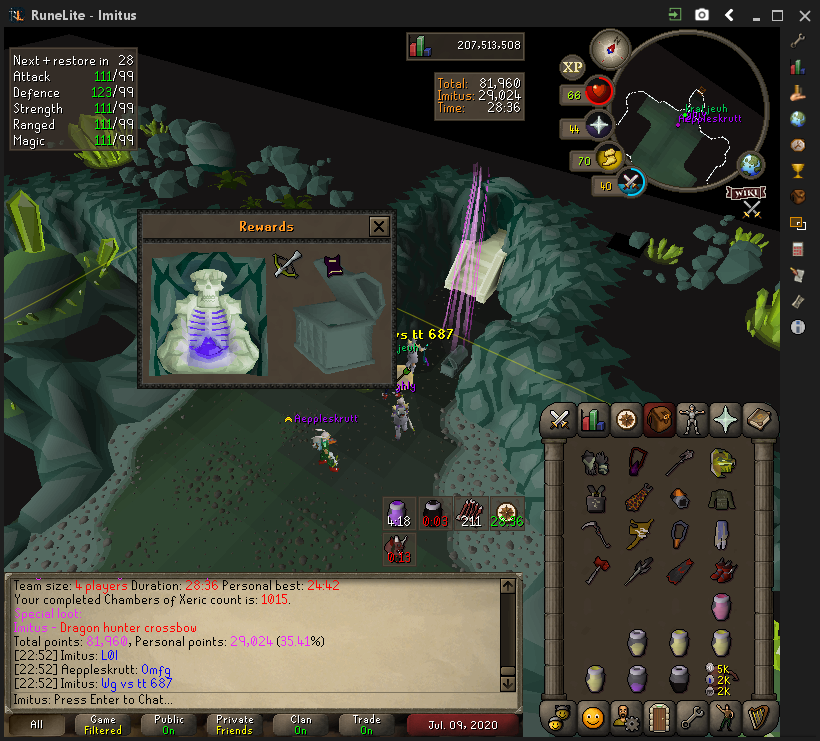
Task: Toggle the XP drops button
Action: pyautogui.click(x=572, y=67)
